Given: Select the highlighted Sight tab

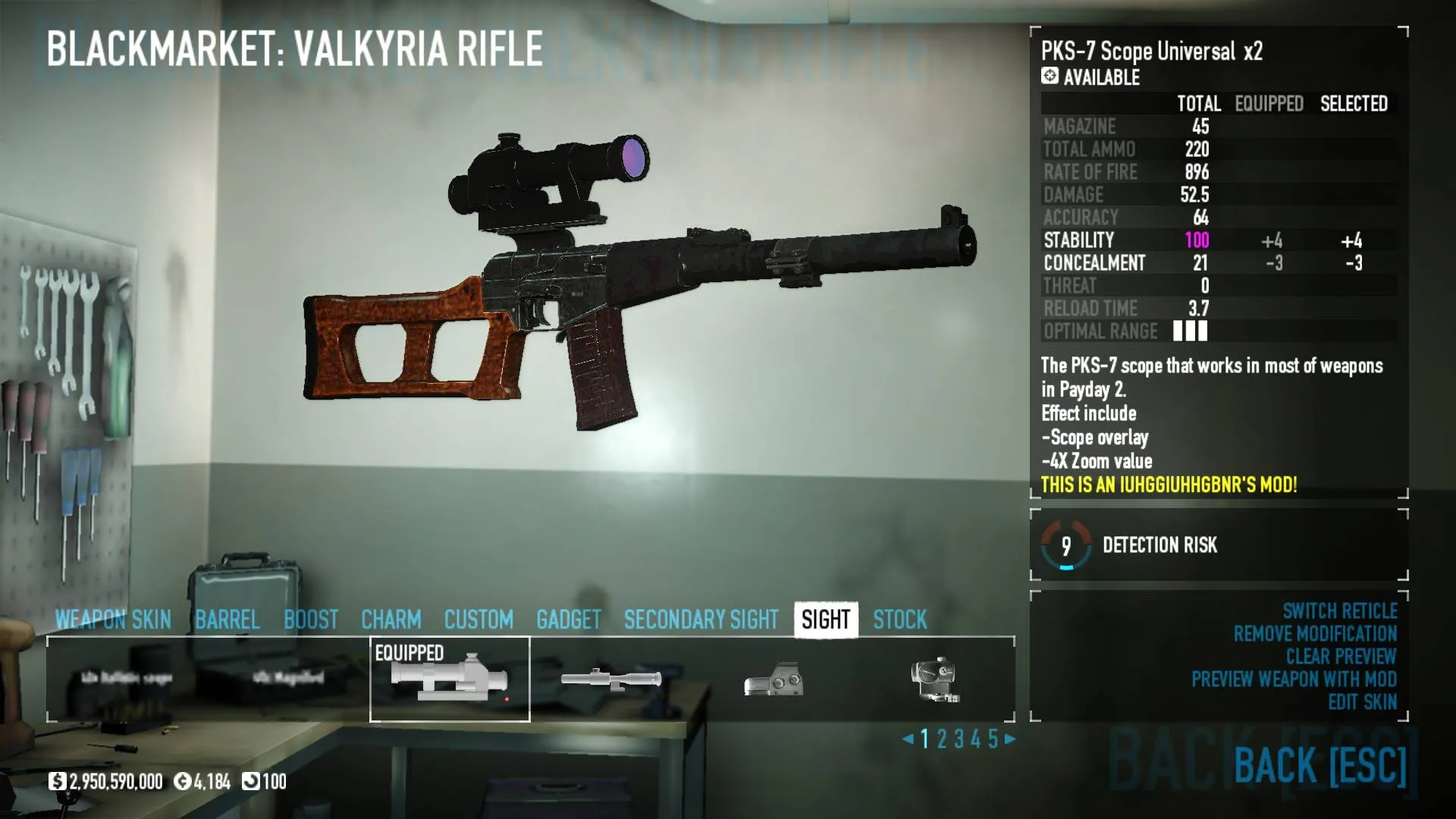Looking at the screenshot, I should pyautogui.click(x=826, y=620).
